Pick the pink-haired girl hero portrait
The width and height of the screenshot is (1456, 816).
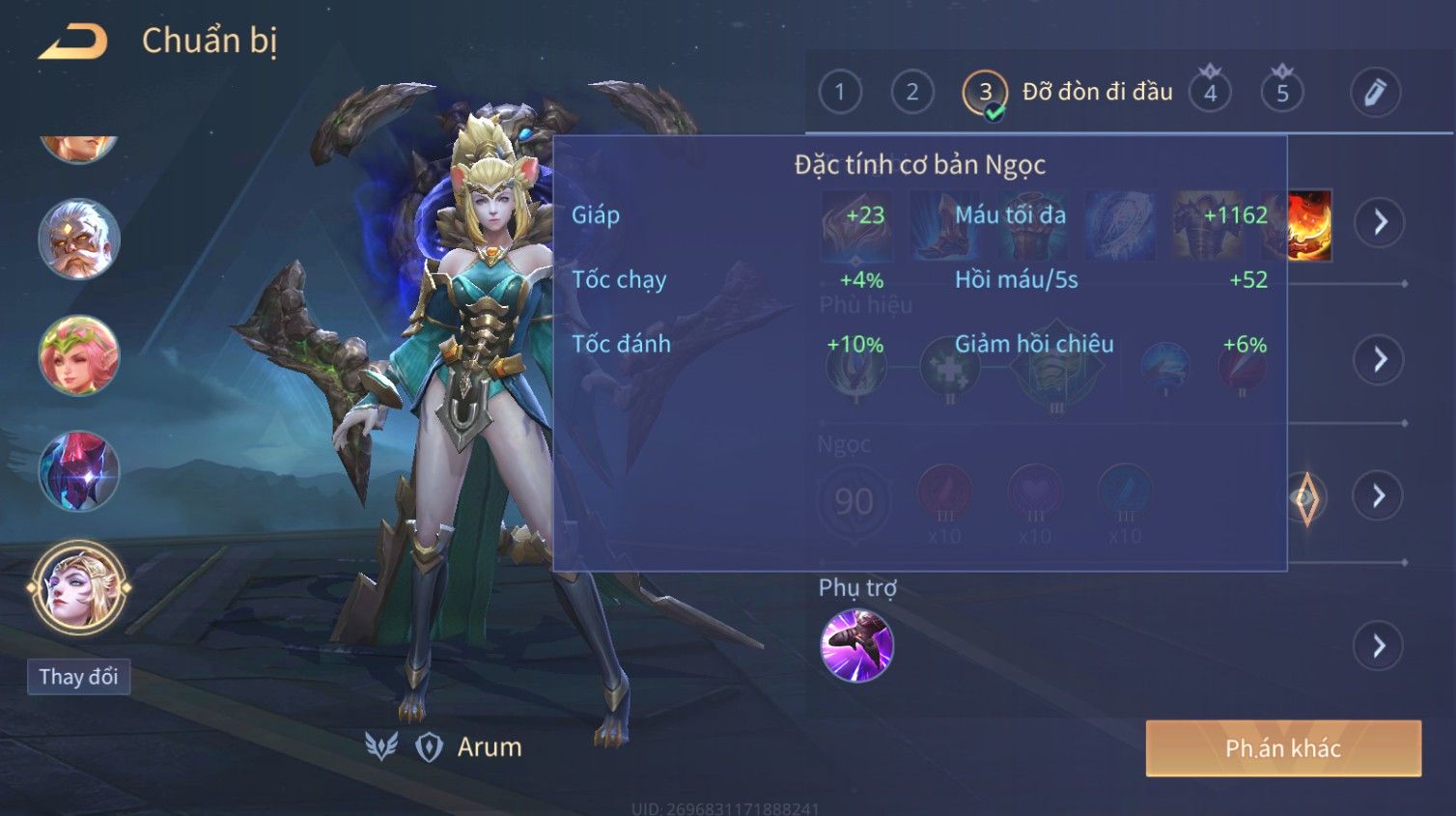pos(78,355)
